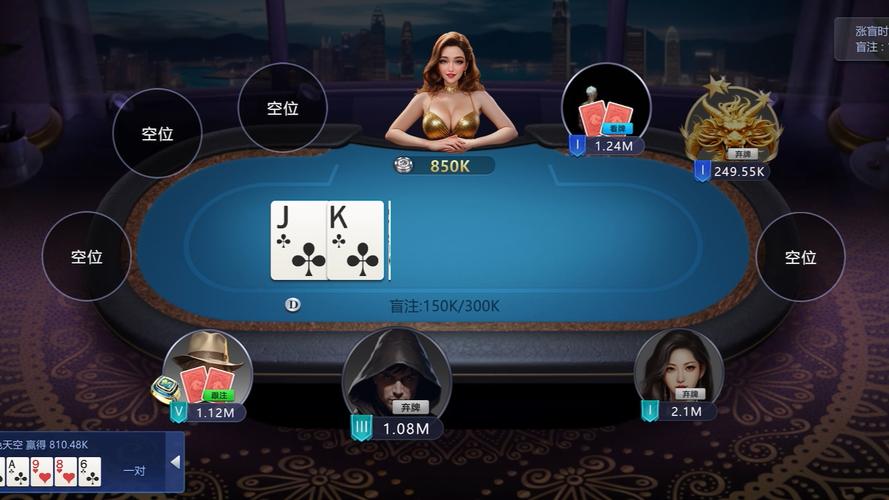Sit at the empty seat closest to the dealer

tap(283, 109)
